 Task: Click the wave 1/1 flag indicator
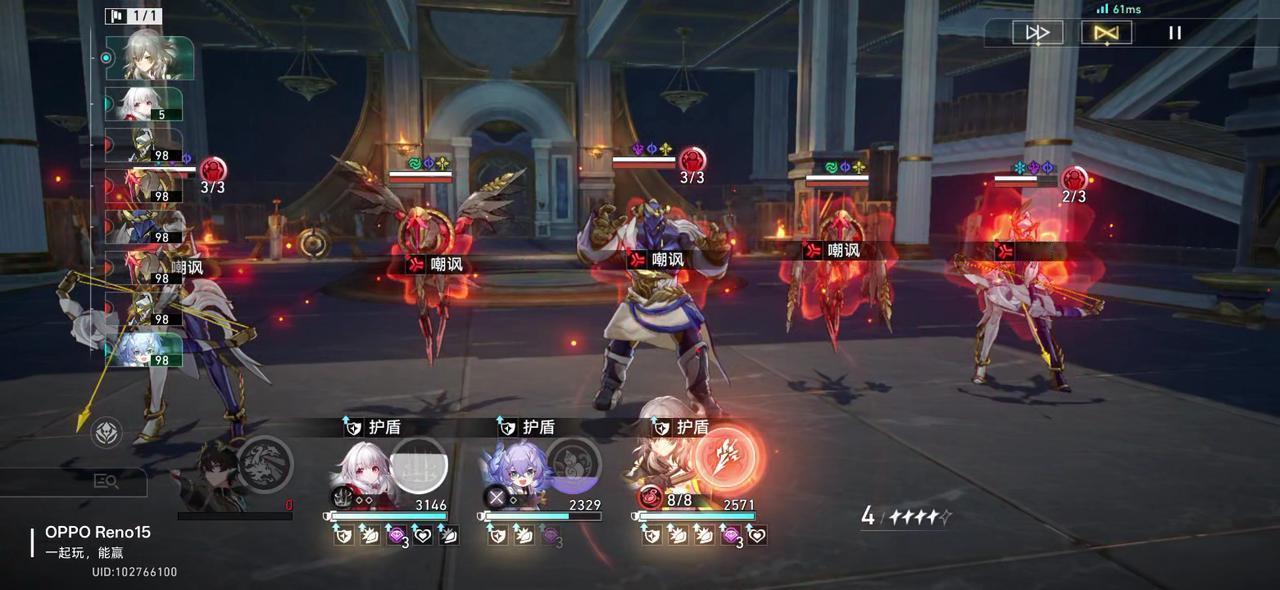tap(133, 16)
